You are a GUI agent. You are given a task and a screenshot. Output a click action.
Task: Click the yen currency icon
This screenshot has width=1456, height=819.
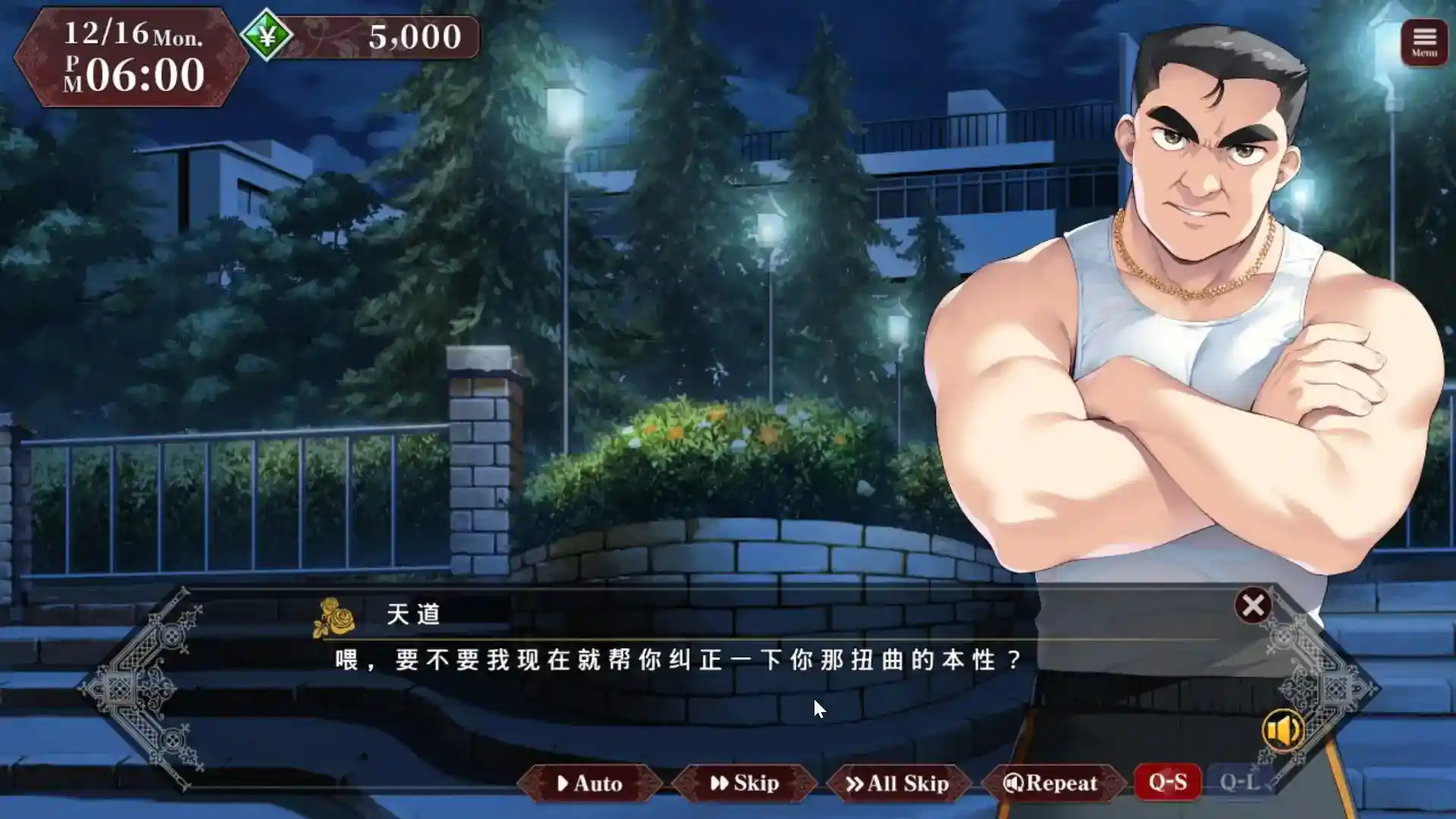click(268, 34)
